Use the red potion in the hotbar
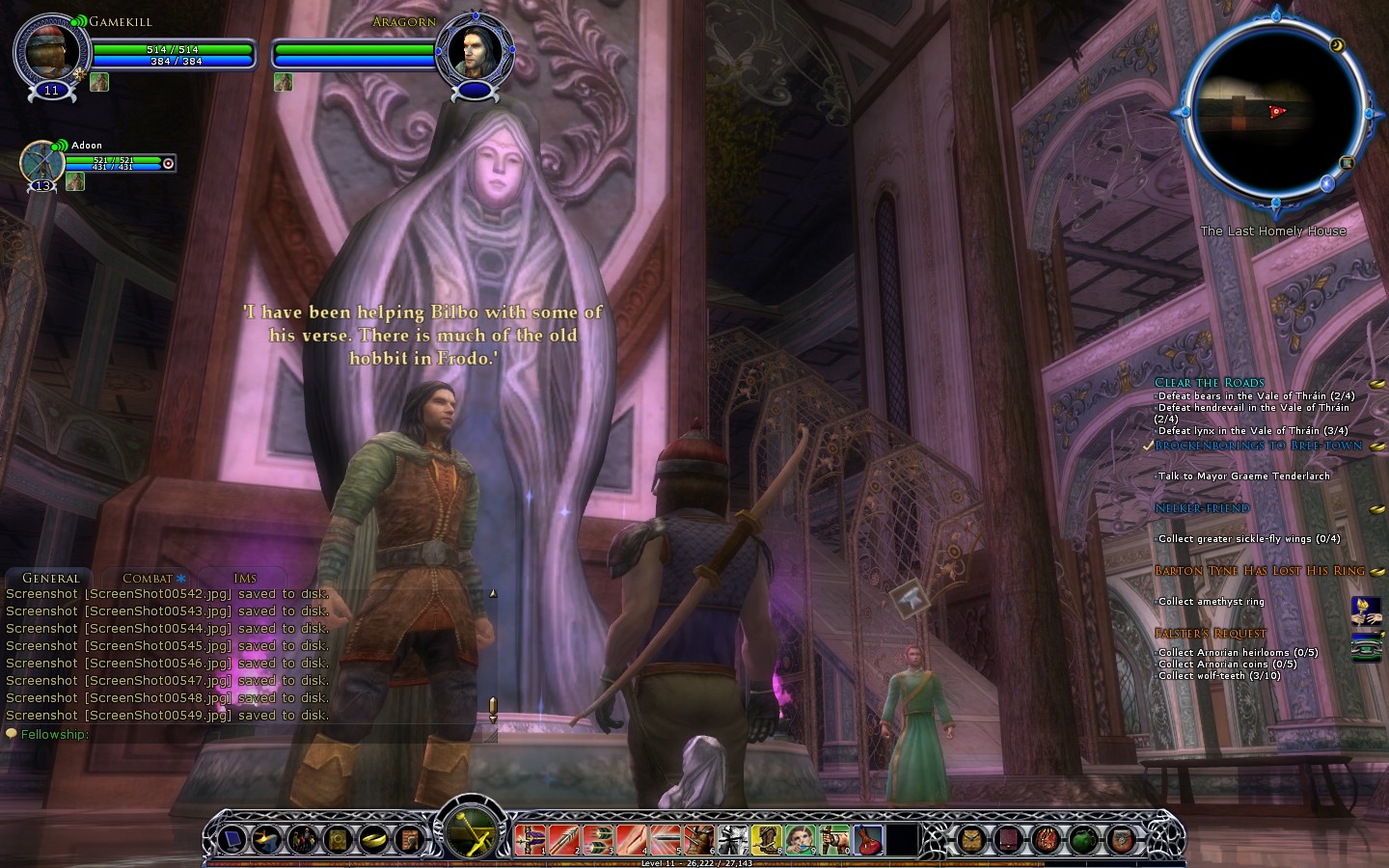 click(867, 840)
